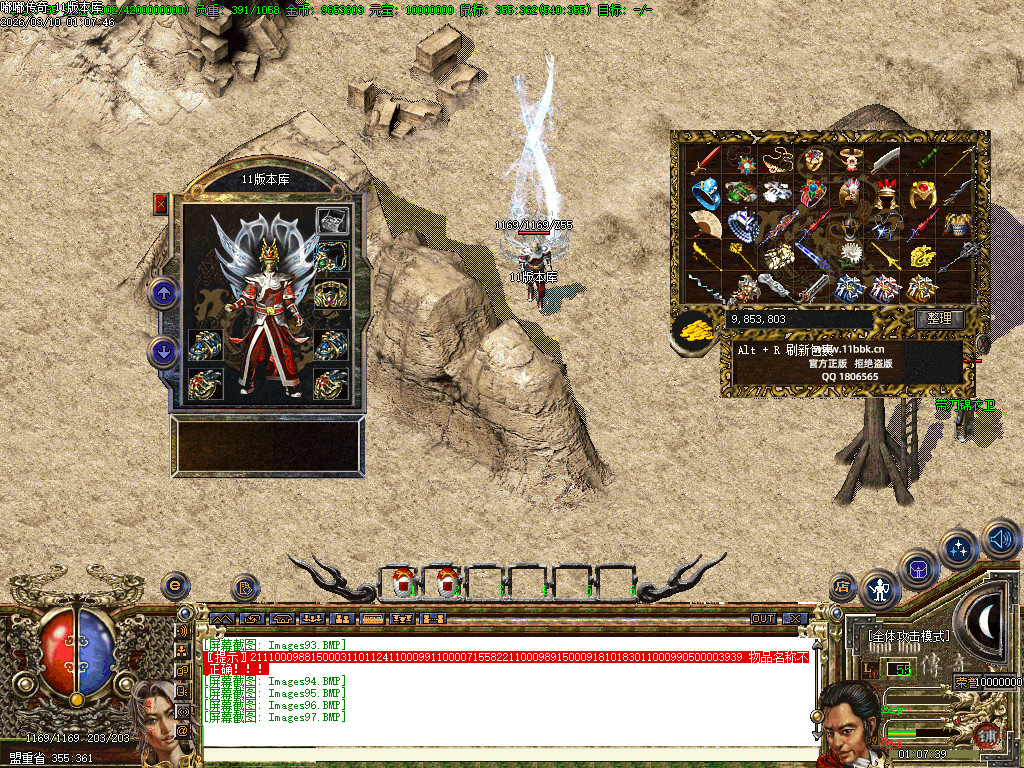Select the gold armor in the bag
Screen dimensions: 1024x768
(x=956, y=224)
